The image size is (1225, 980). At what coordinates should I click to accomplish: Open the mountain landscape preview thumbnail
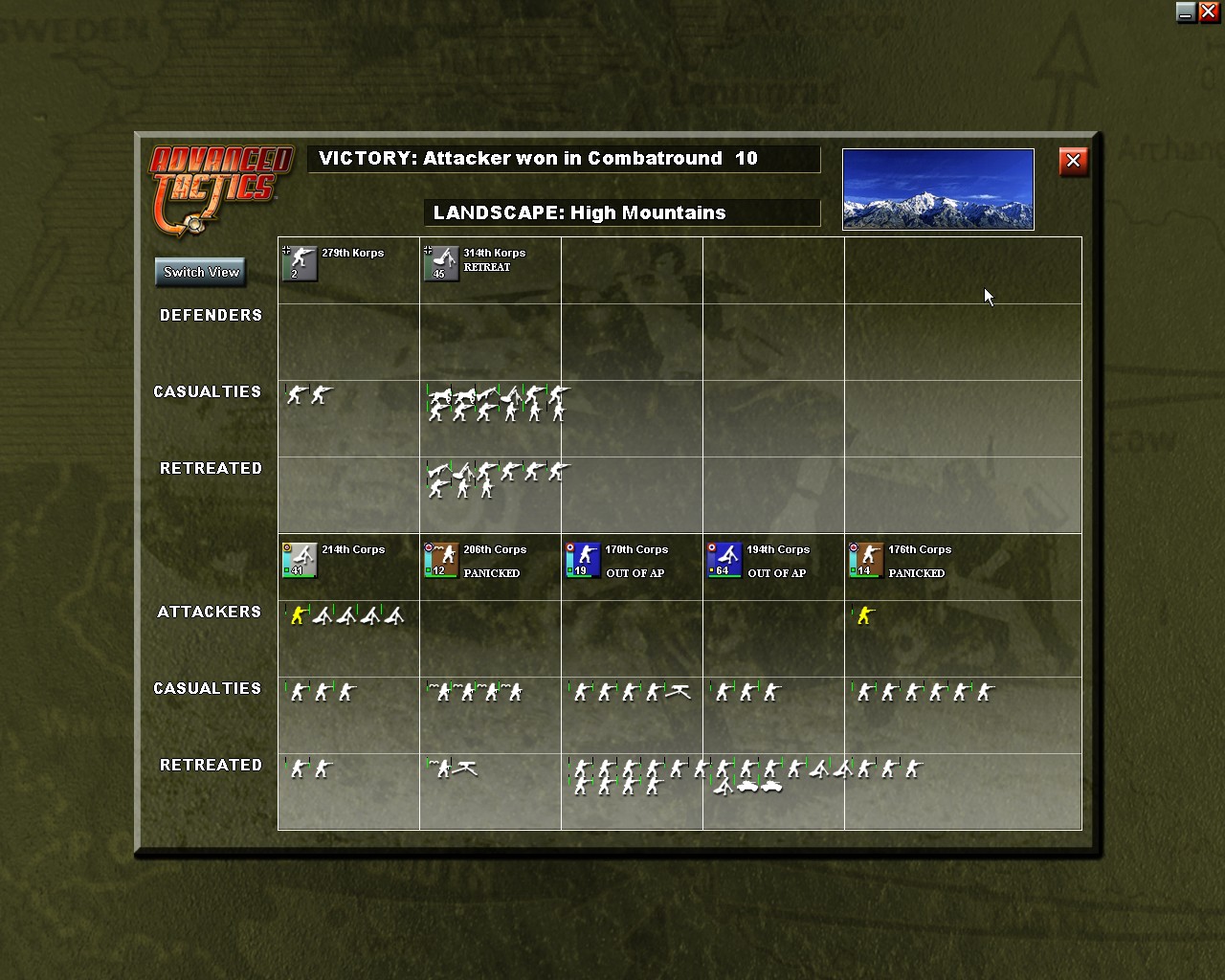pyautogui.click(x=937, y=189)
